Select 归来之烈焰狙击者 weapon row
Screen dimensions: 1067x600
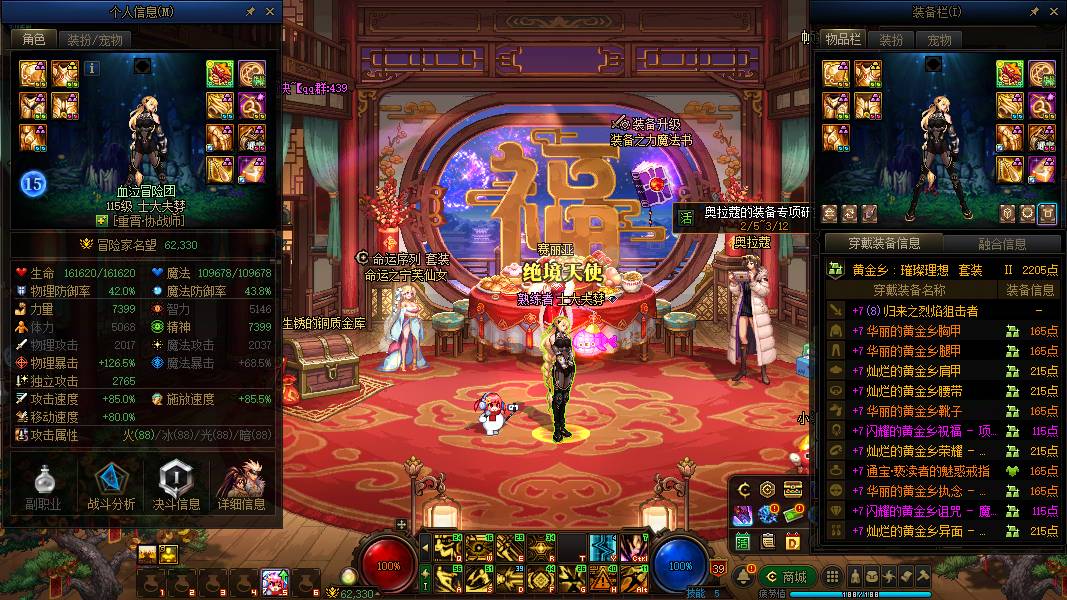click(915, 311)
